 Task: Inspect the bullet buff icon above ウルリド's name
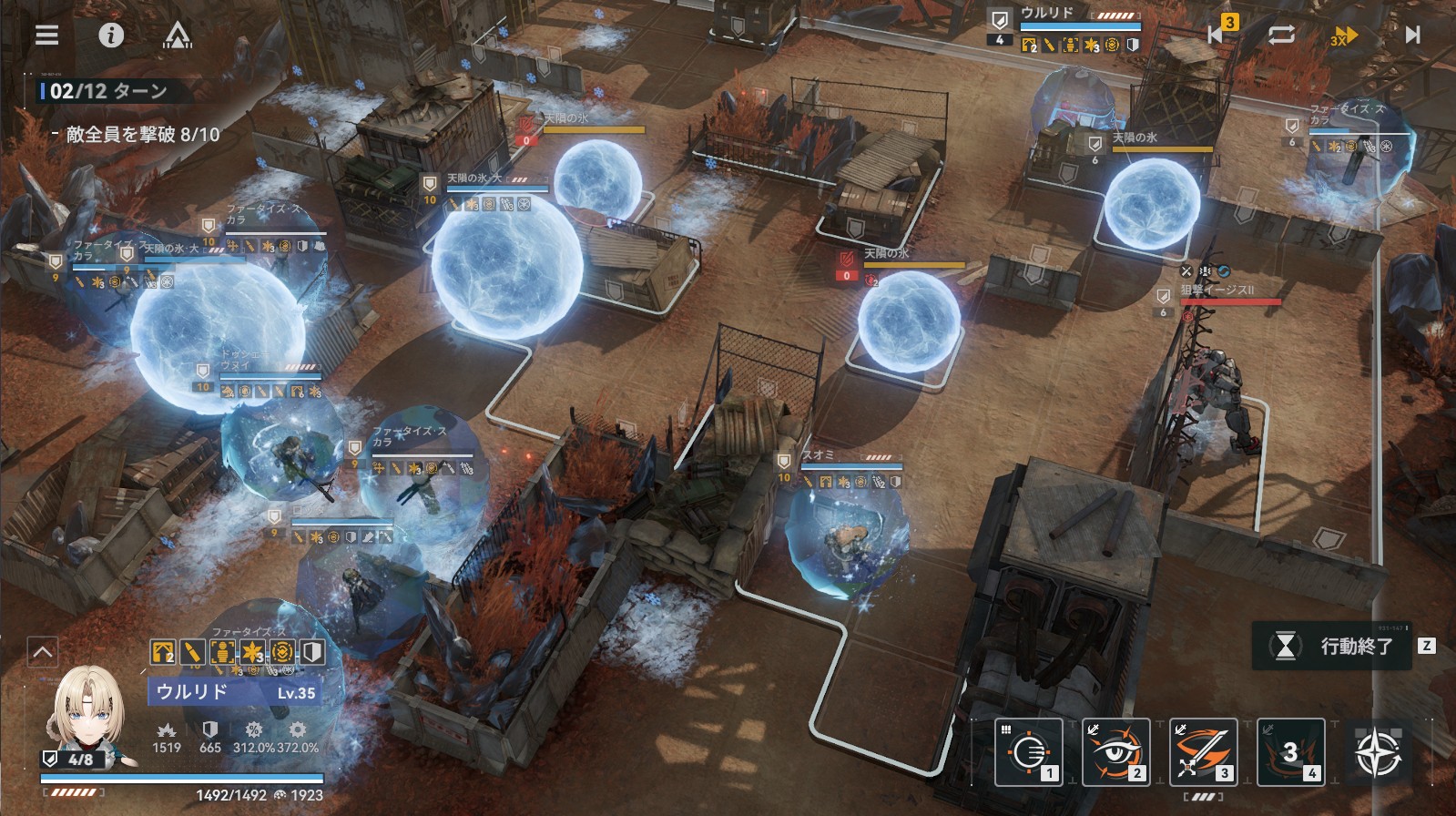click(x=193, y=652)
